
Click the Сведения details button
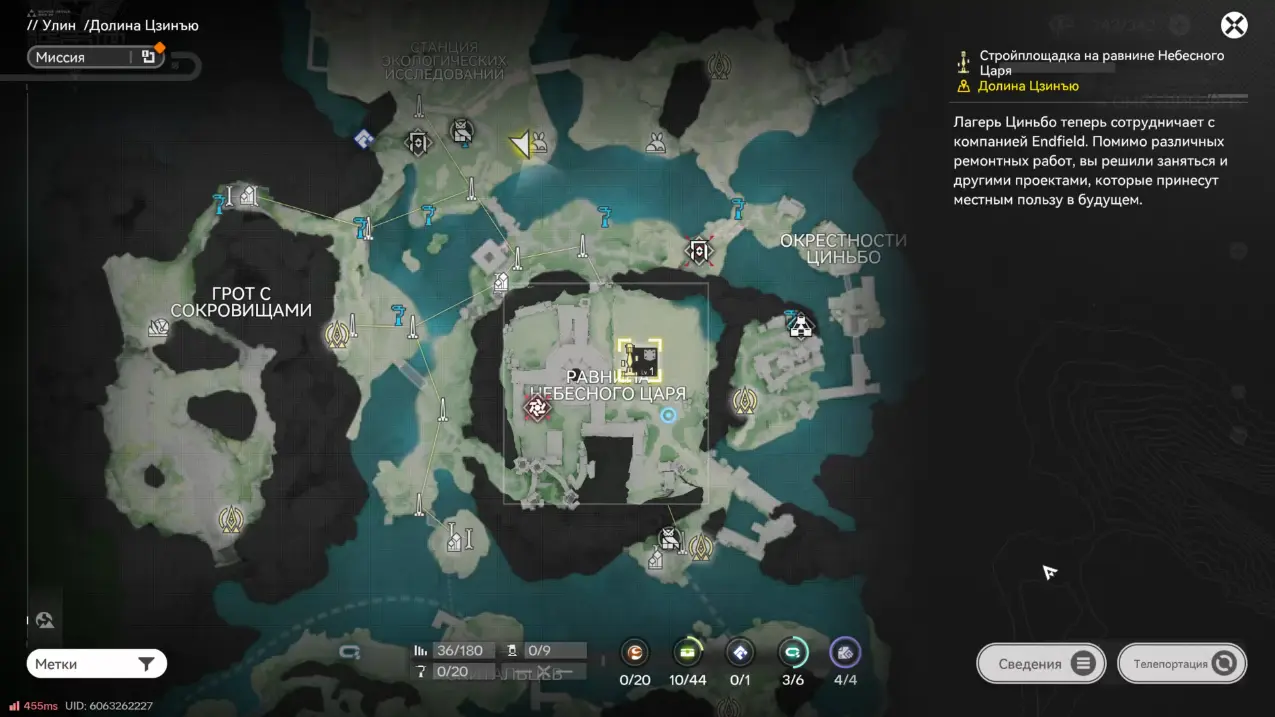[1041, 663]
